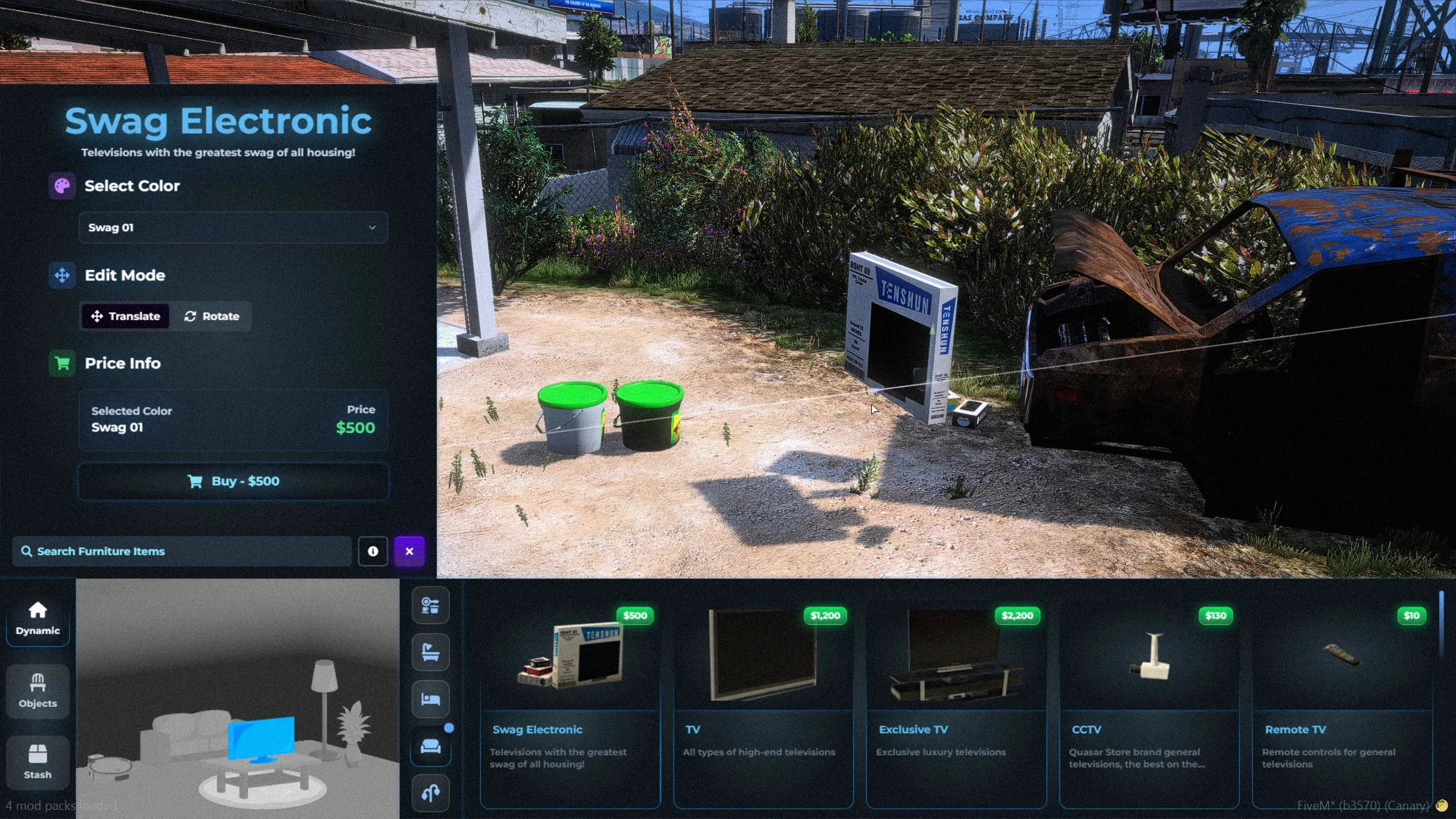Choose the street lamp category icon
1456x819 pixels.
(x=431, y=792)
